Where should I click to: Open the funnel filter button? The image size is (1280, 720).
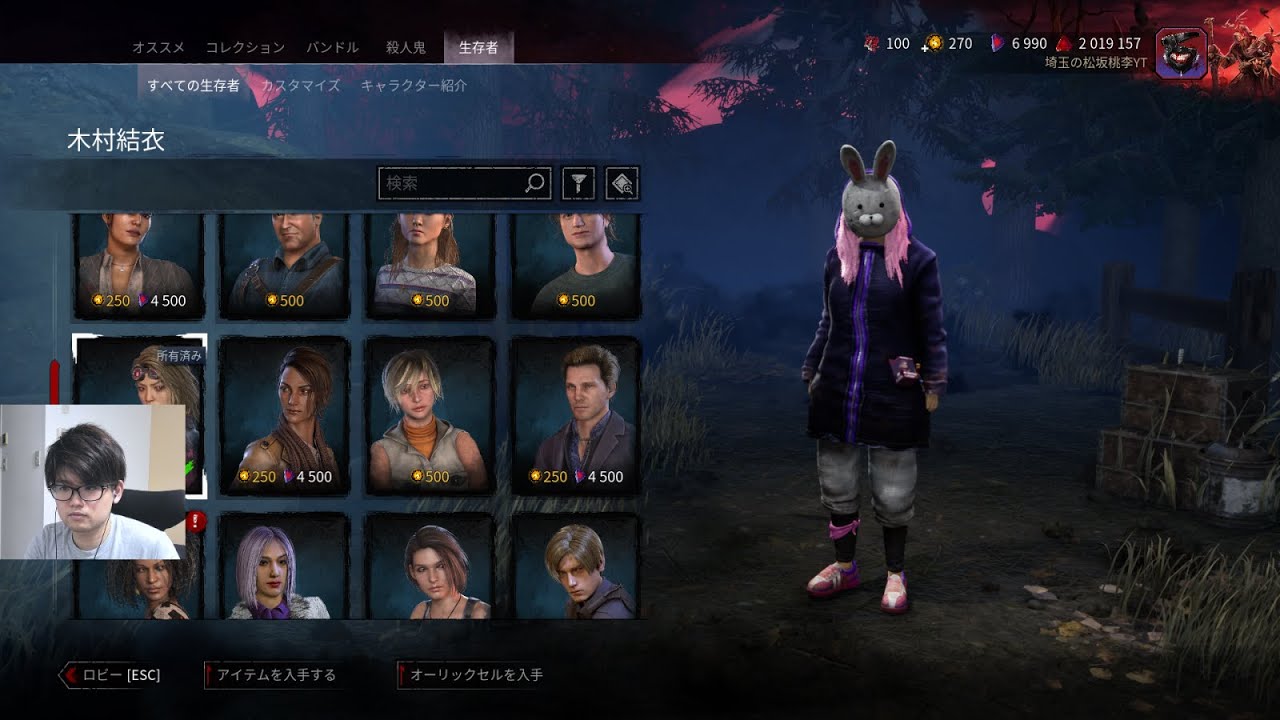coord(579,183)
